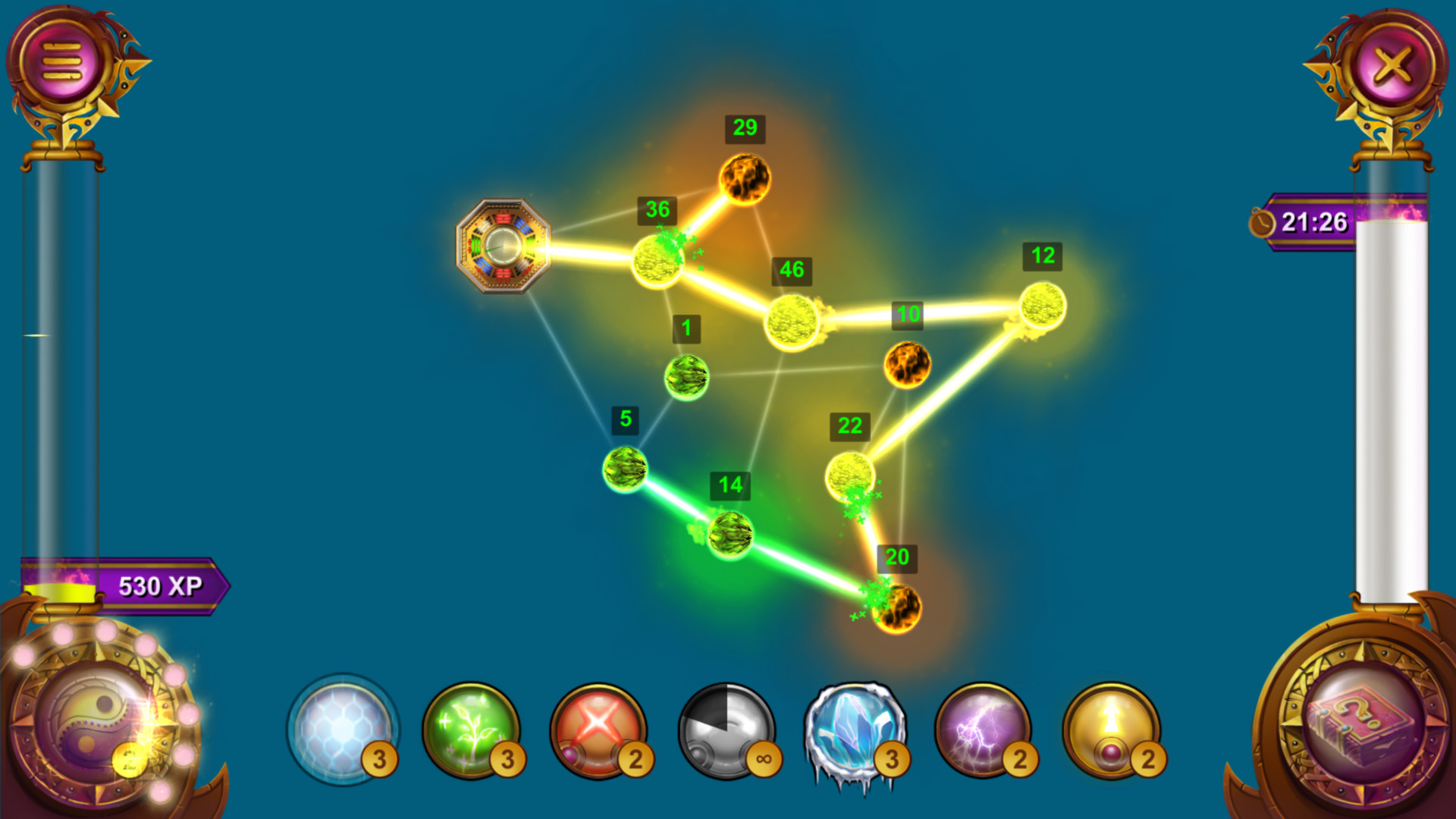The image size is (1456, 819).
Task: Select the orange node labeled 29
Action: coord(745,180)
